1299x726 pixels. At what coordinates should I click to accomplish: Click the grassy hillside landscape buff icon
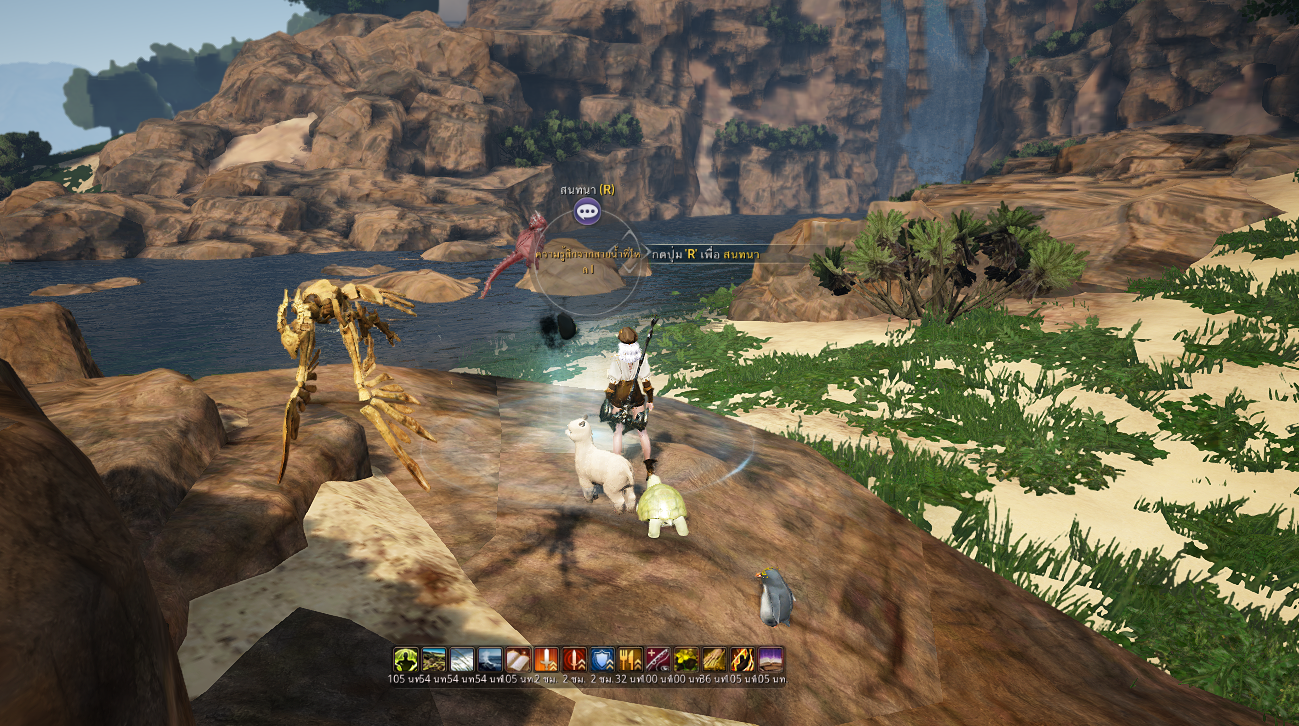tap(433, 659)
